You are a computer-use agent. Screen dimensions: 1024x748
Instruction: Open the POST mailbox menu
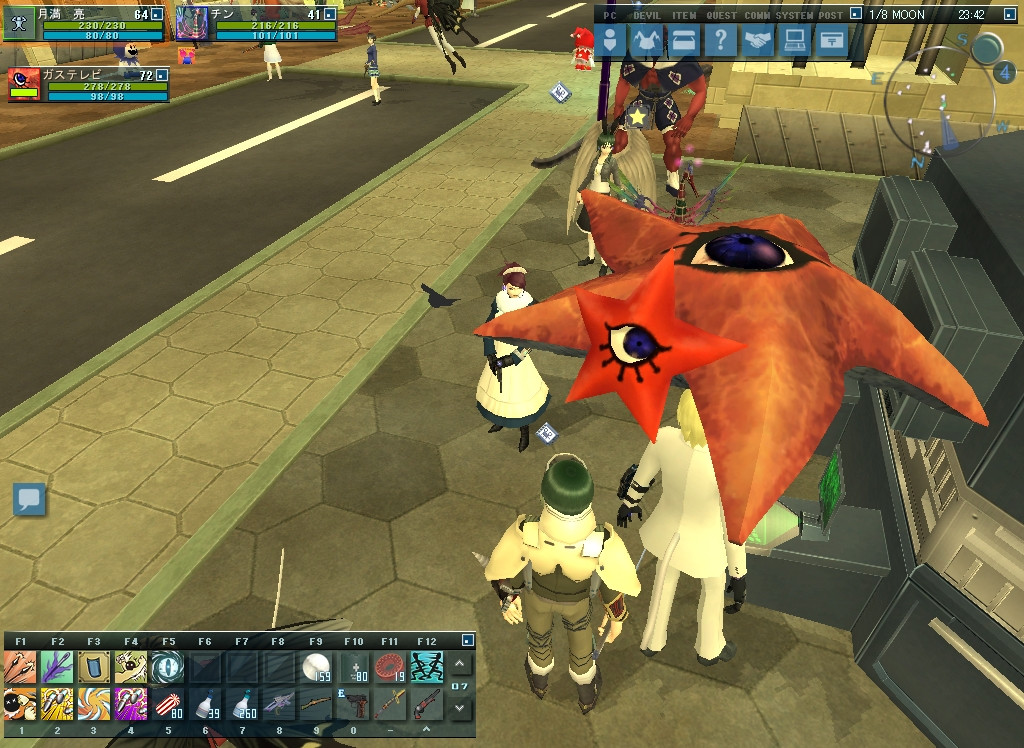(830, 41)
